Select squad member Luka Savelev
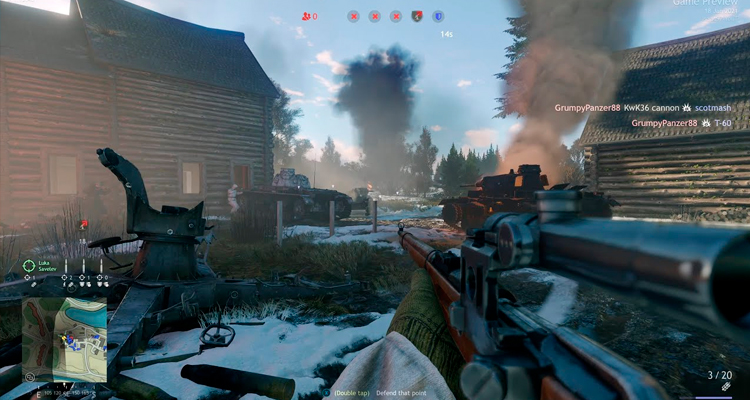Viewport: 750px width, 400px height. point(49,265)
